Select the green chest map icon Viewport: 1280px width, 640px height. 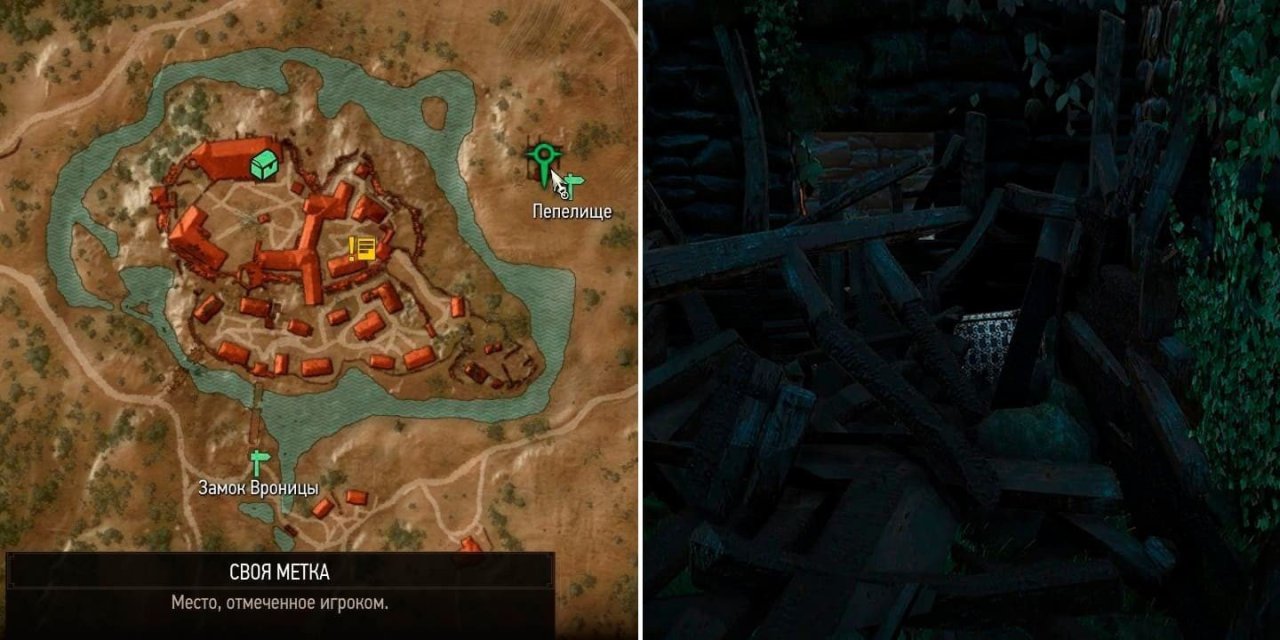pos(264,165)
